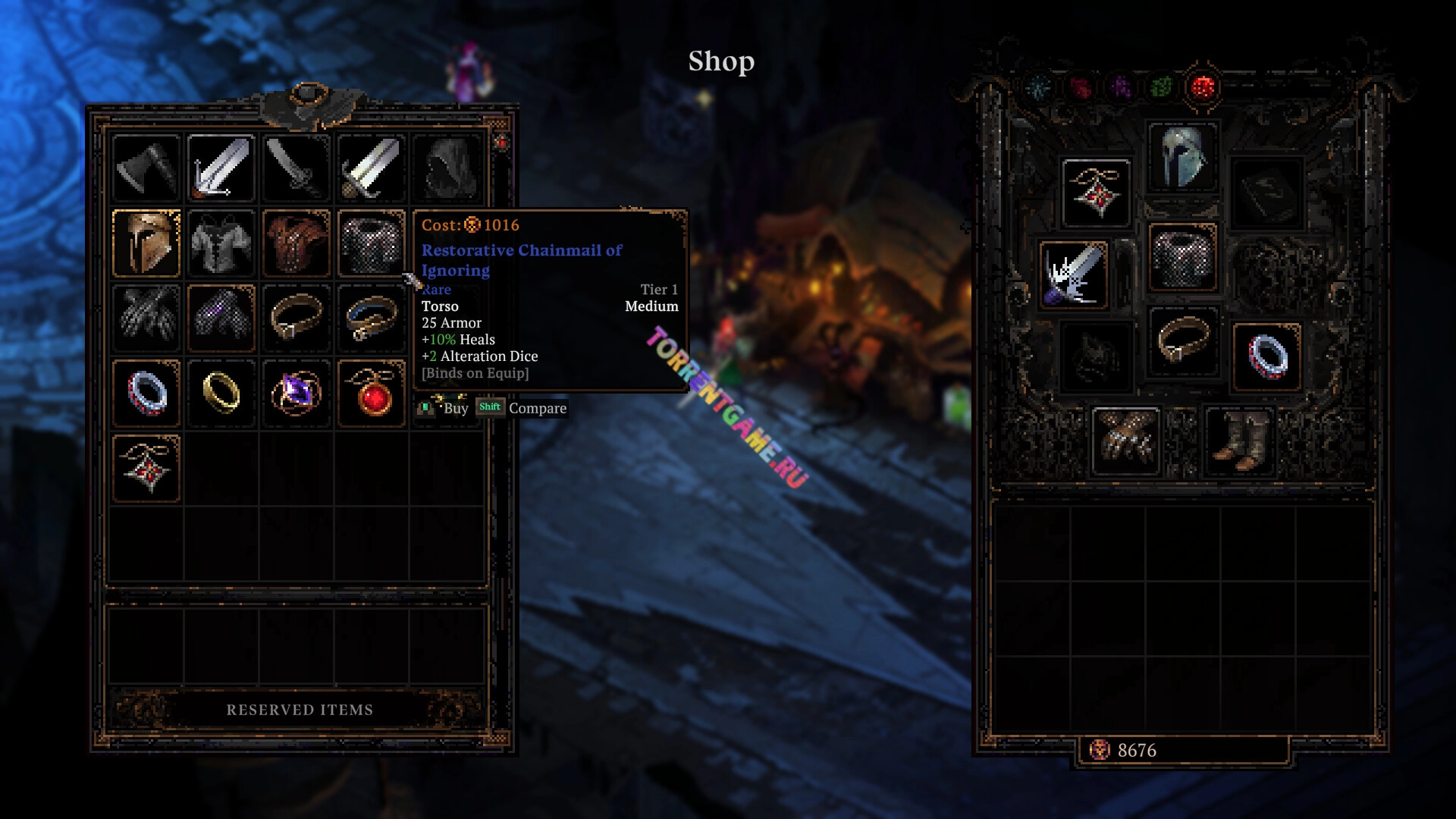Choose the equipped studded gloves slot
The image size is (1456, 819).
pyautogui.click(x=1126, y=441)
